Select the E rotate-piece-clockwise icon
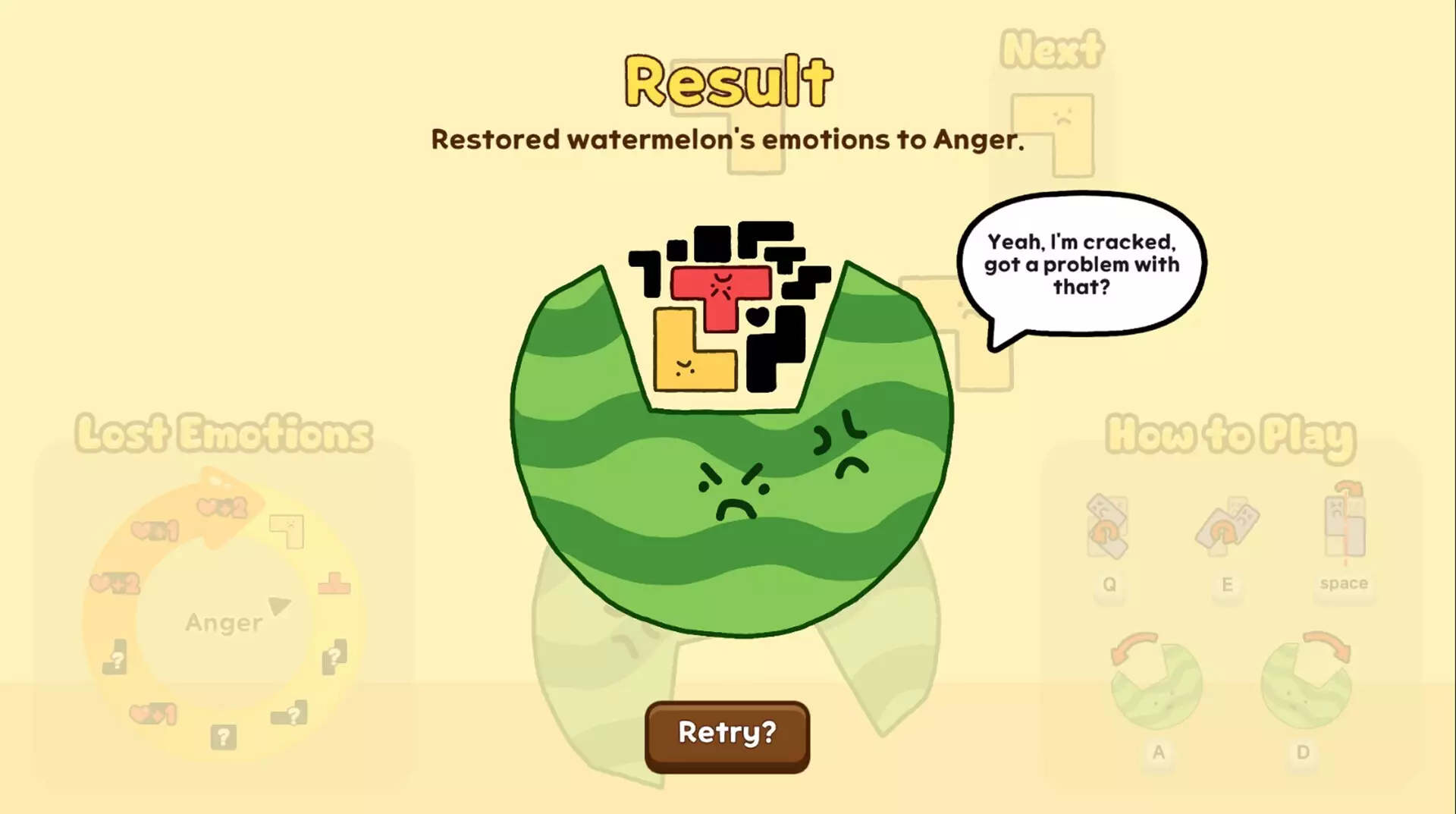The image size is (1456, 814). [1228, 527]
